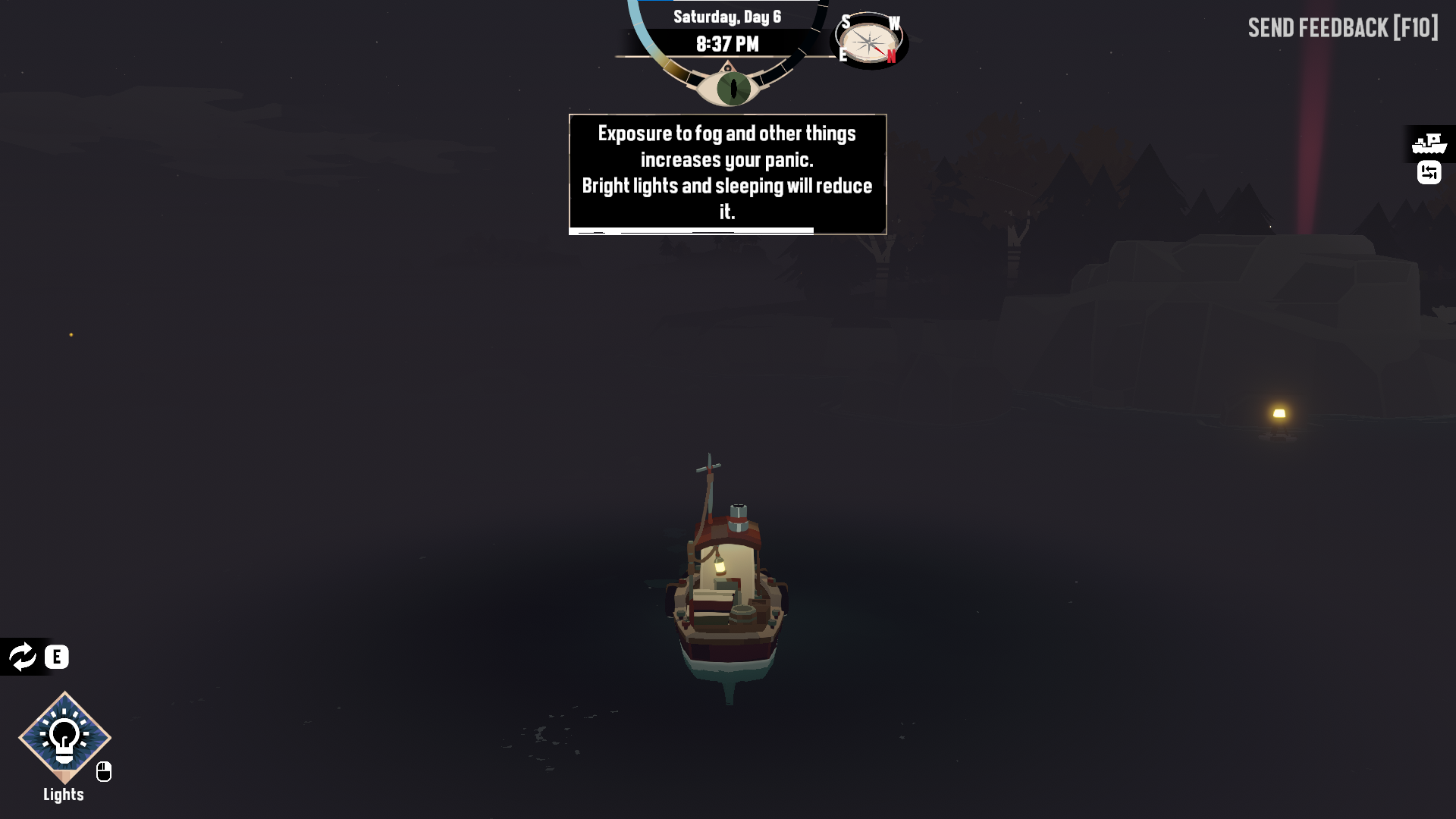The width and height of the screenshot is (1456, 819).
Task: Toggle the Lights ability diamond on
Action: 64,738
